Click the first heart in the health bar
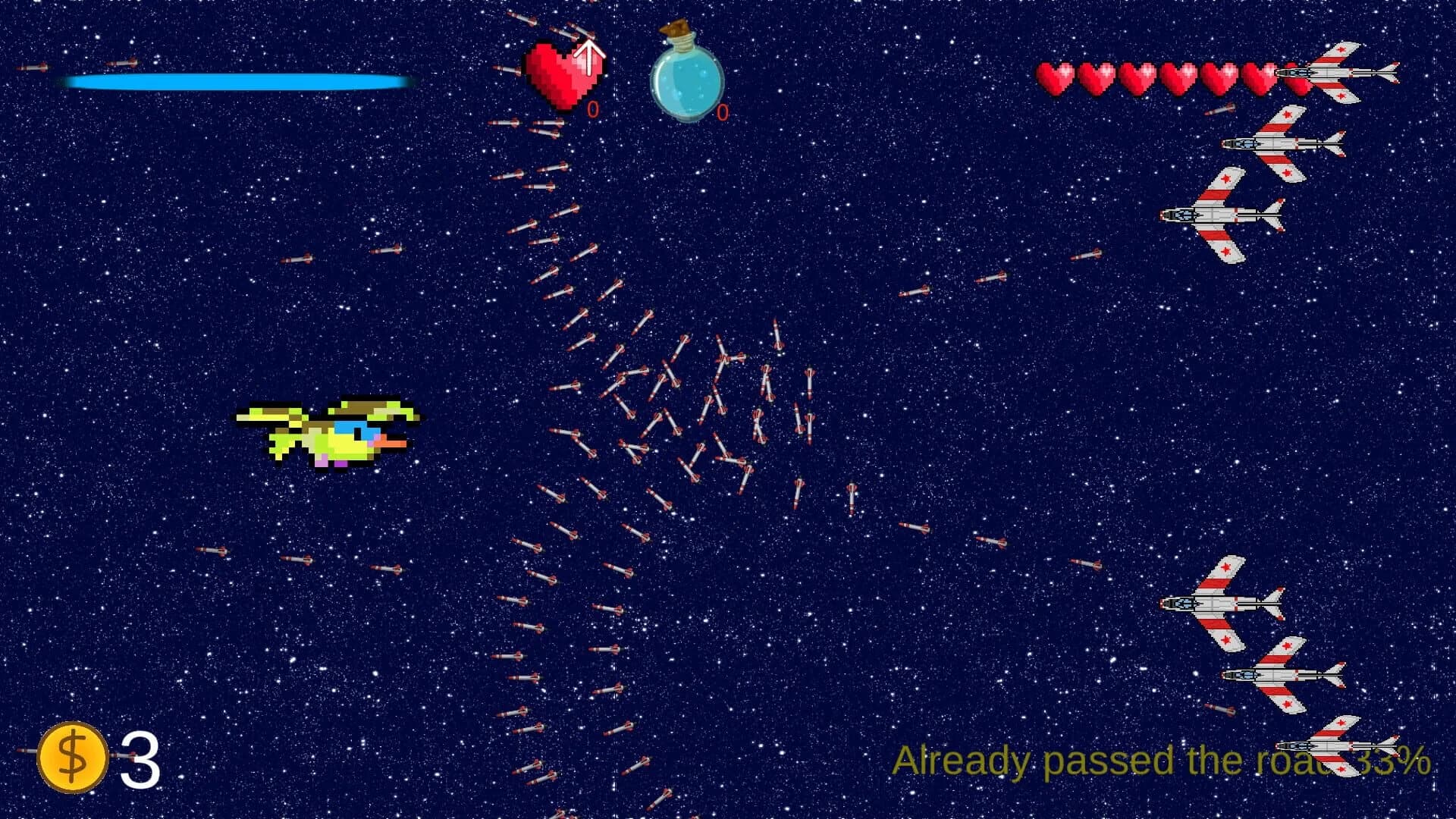Viewport: 1456px width, 819px height. 1056,78
